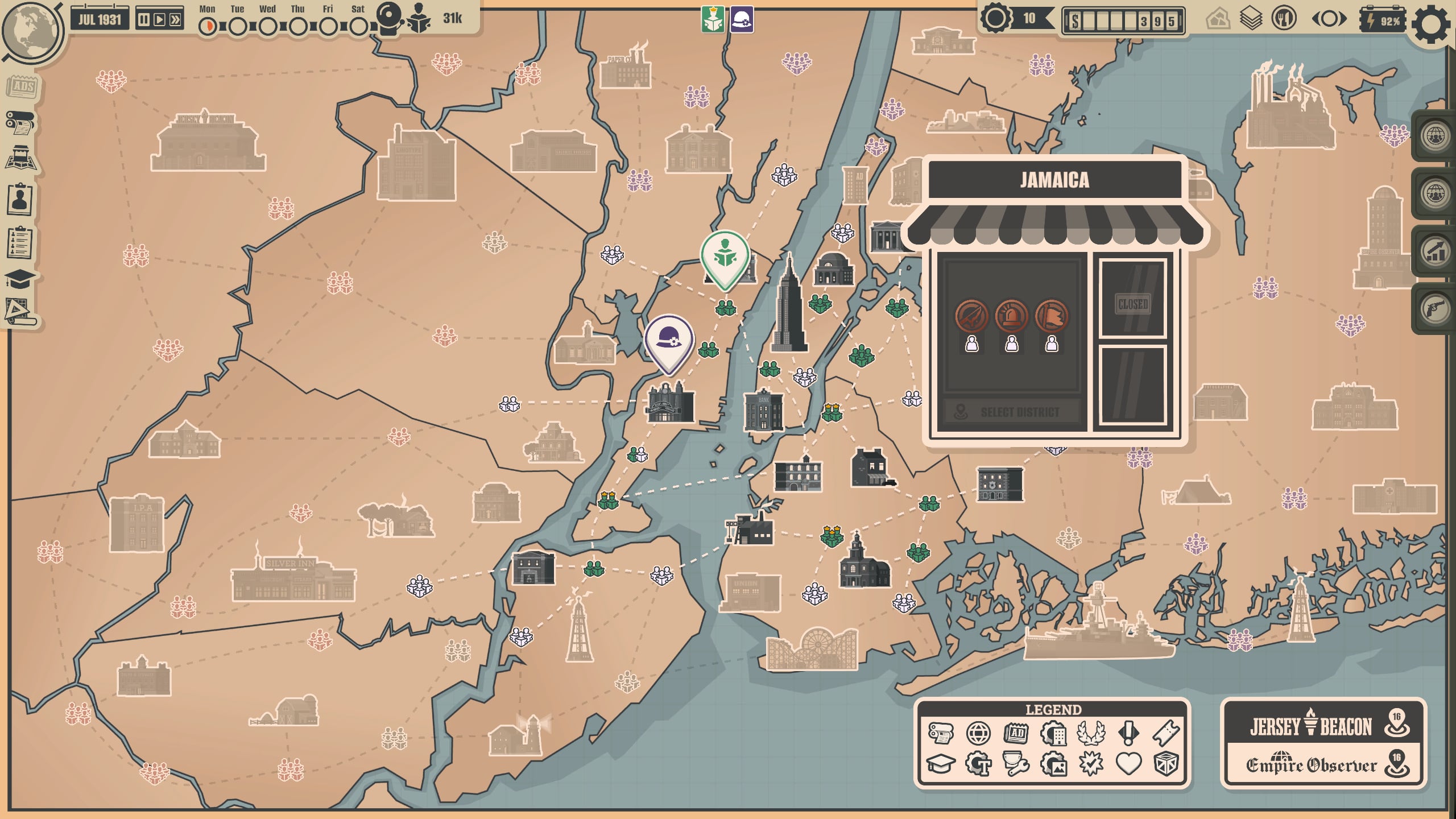
Task: Open the revolver side panel button
Action: pos(1434,309)
